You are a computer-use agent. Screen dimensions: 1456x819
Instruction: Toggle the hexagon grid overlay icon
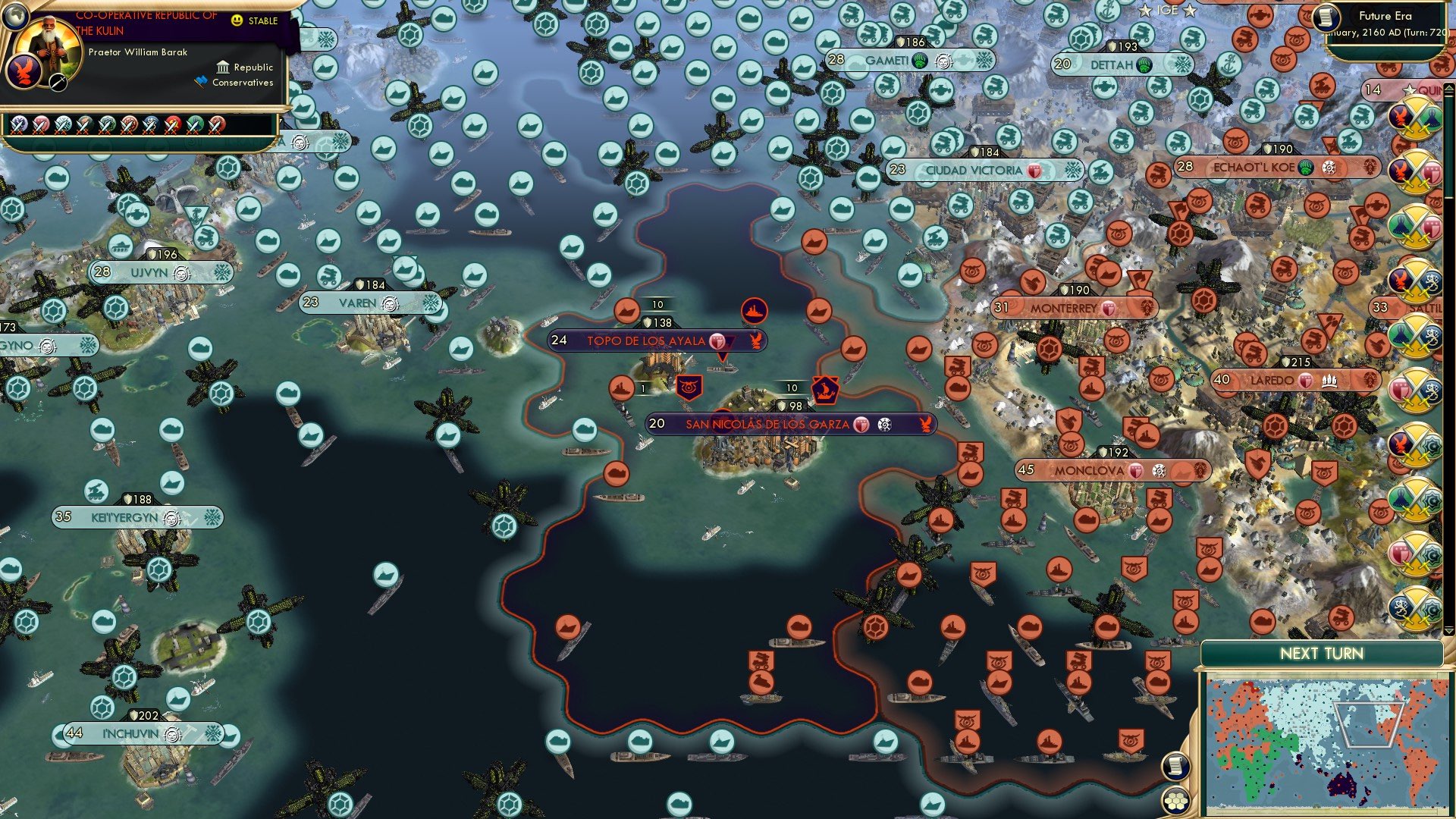1175,802
